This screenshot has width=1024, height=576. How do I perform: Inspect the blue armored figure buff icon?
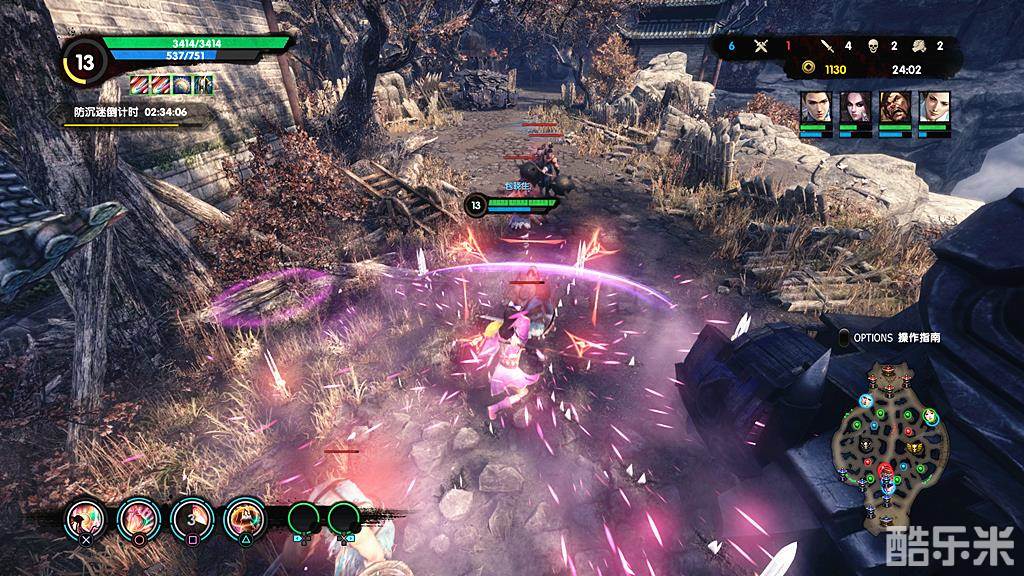click(204, 86)
